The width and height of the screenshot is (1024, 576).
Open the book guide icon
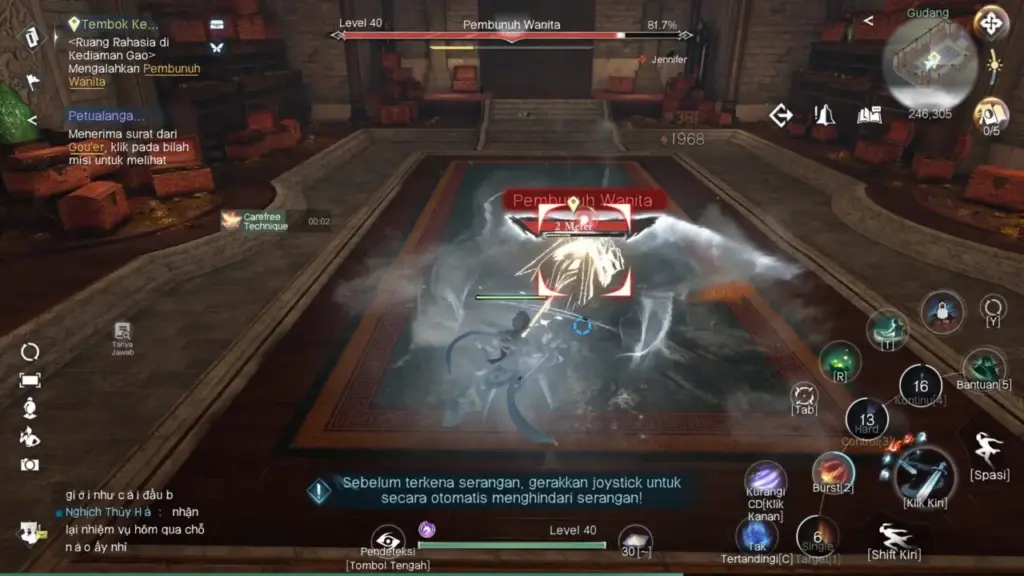pyautogui.click(x=869, y=115)
